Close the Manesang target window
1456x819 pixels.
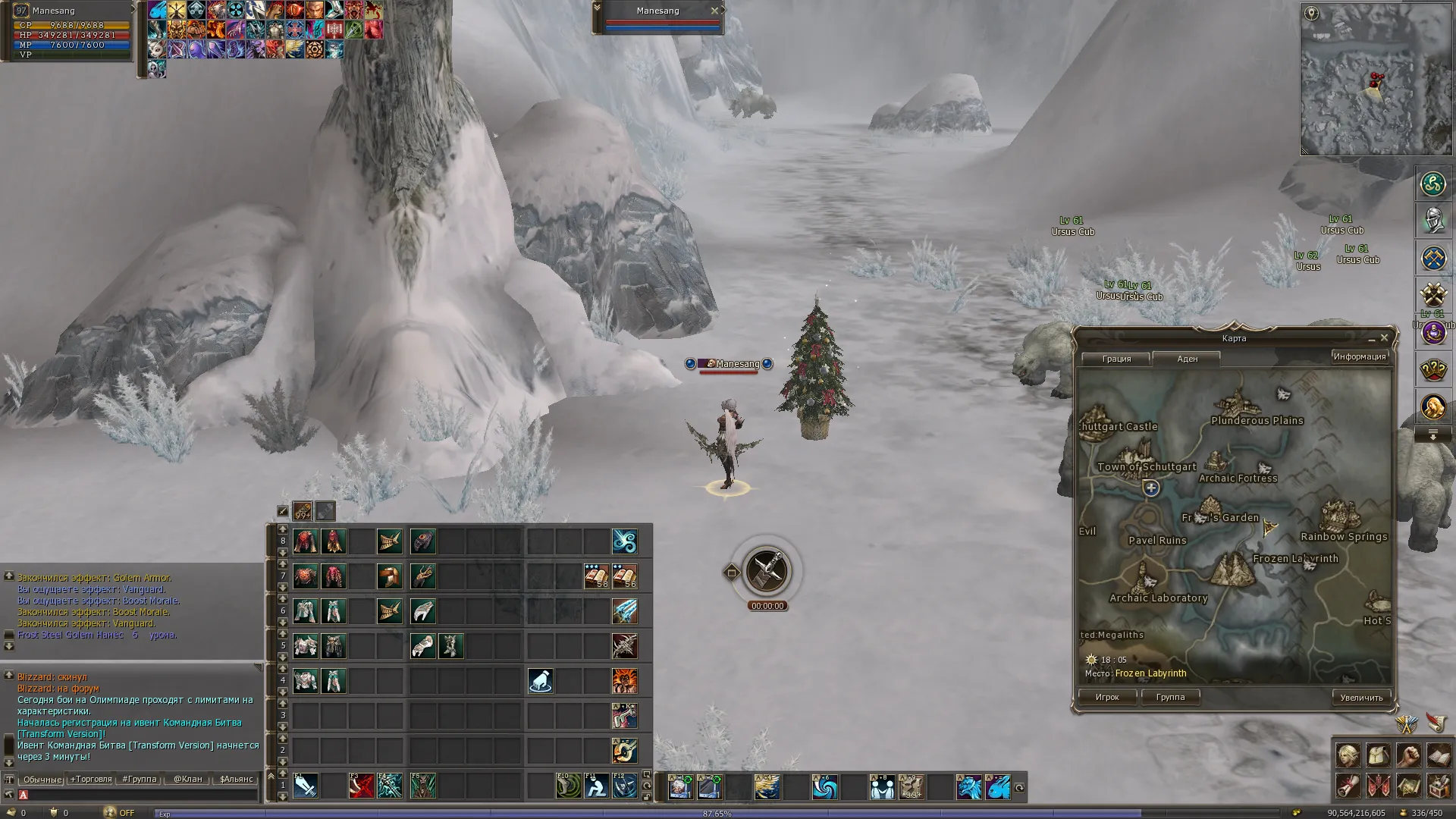(x=714, y=11)
